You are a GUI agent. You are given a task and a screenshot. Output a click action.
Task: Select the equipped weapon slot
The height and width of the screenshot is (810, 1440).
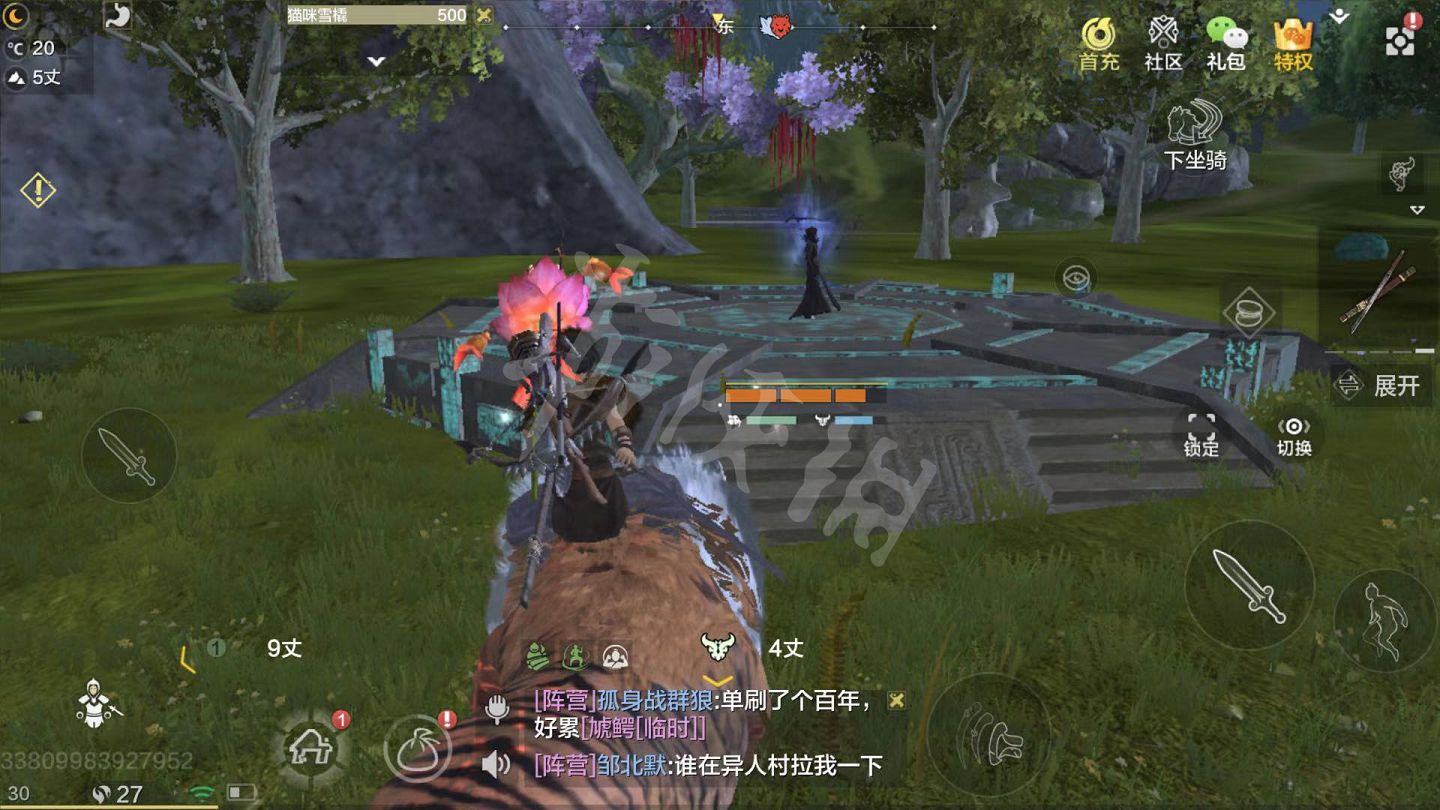[x=1381, y=290]
